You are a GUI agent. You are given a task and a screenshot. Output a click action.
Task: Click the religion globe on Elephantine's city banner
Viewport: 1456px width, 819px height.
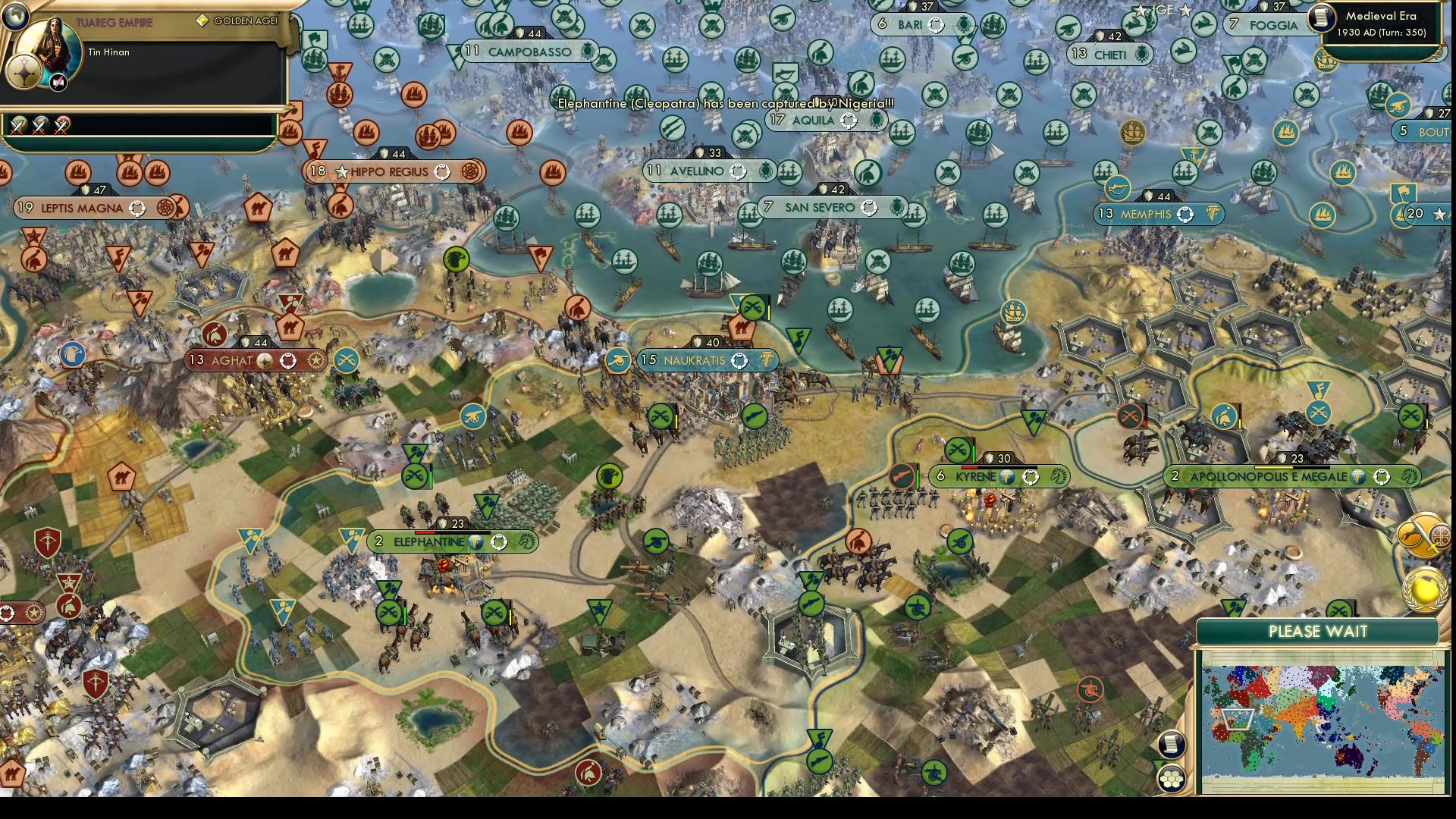[x=475, y=542]
